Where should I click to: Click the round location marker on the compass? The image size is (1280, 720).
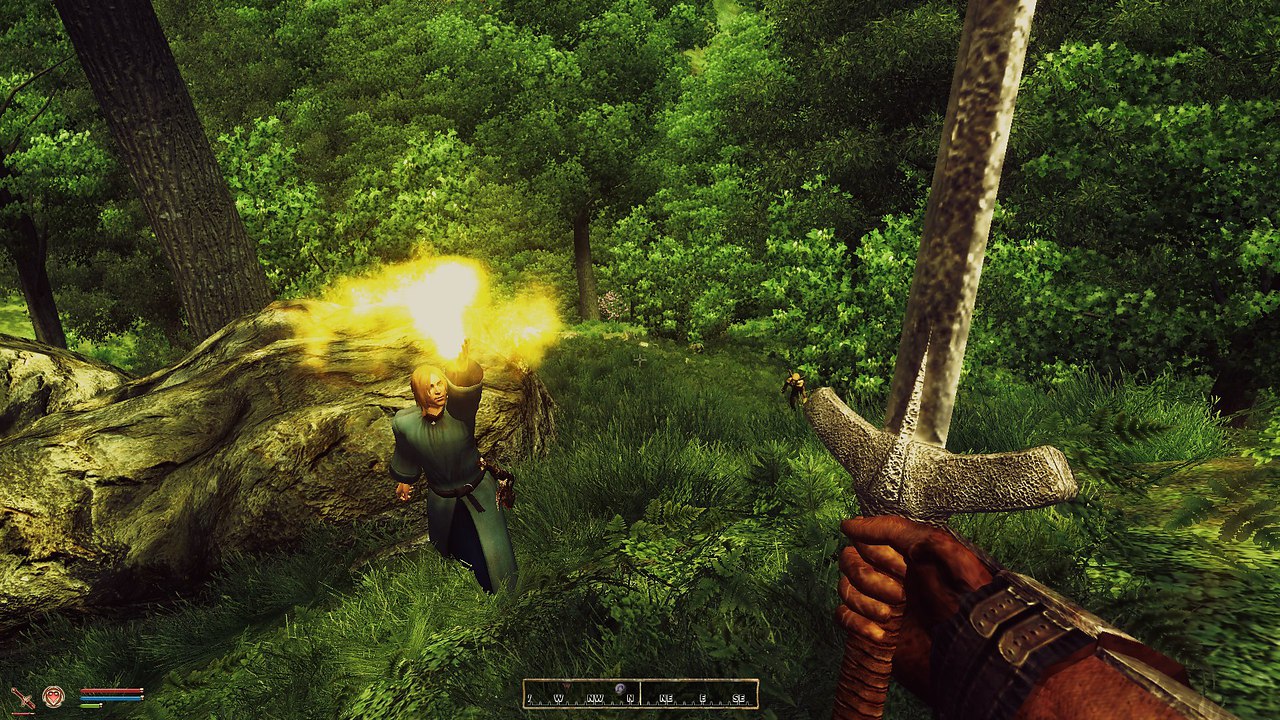620,689
